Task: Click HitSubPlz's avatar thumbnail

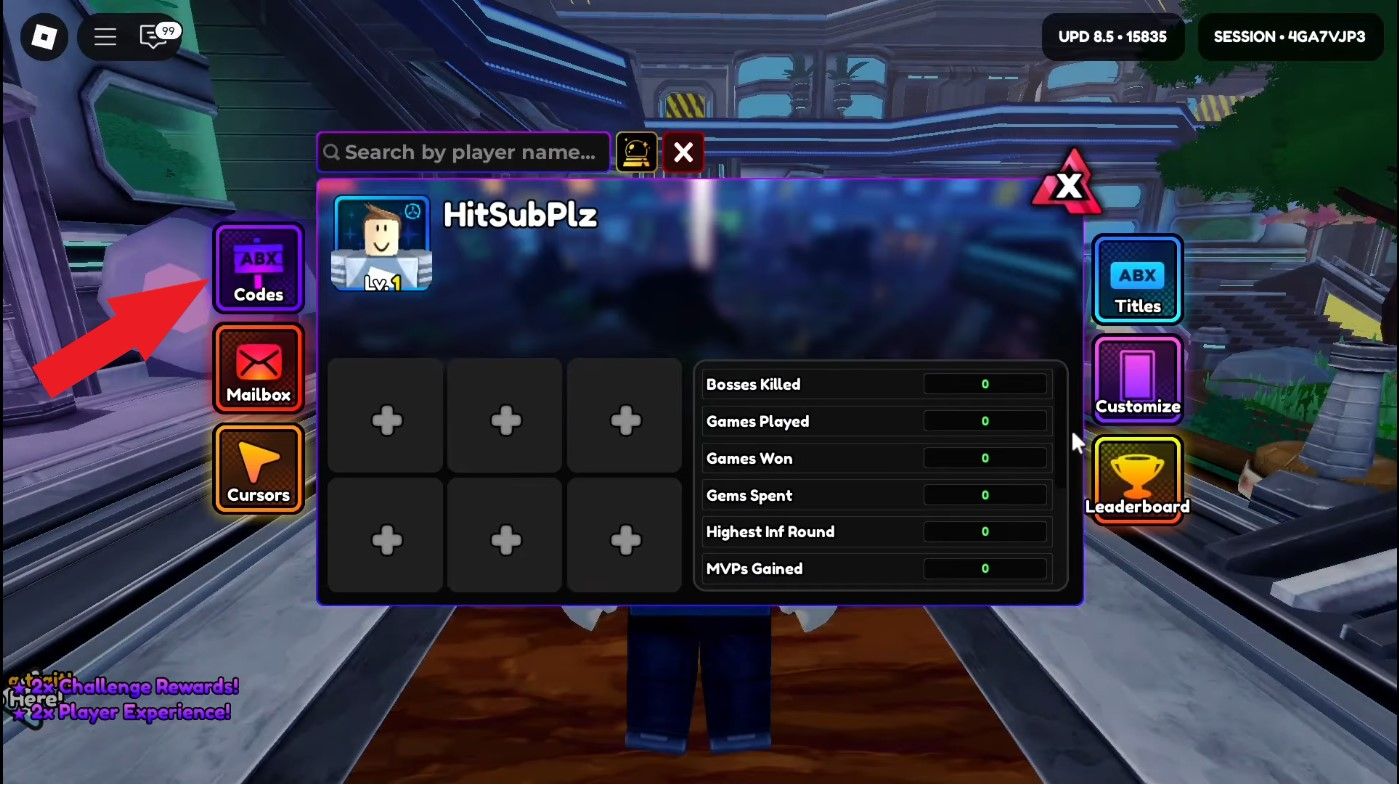Action: [x=379, y=240]
